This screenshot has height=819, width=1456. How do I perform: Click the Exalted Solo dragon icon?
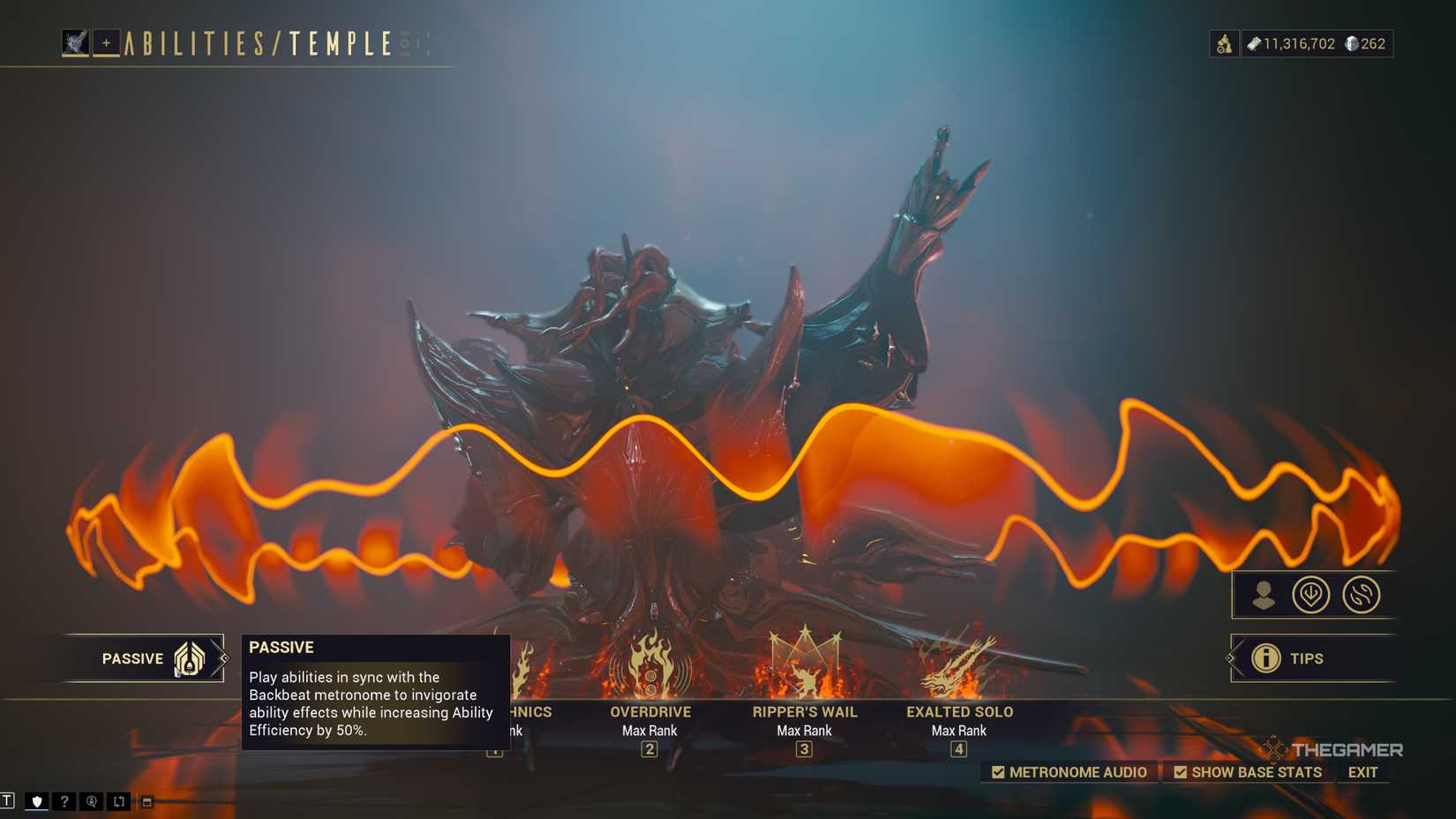(x=958, y=666)
